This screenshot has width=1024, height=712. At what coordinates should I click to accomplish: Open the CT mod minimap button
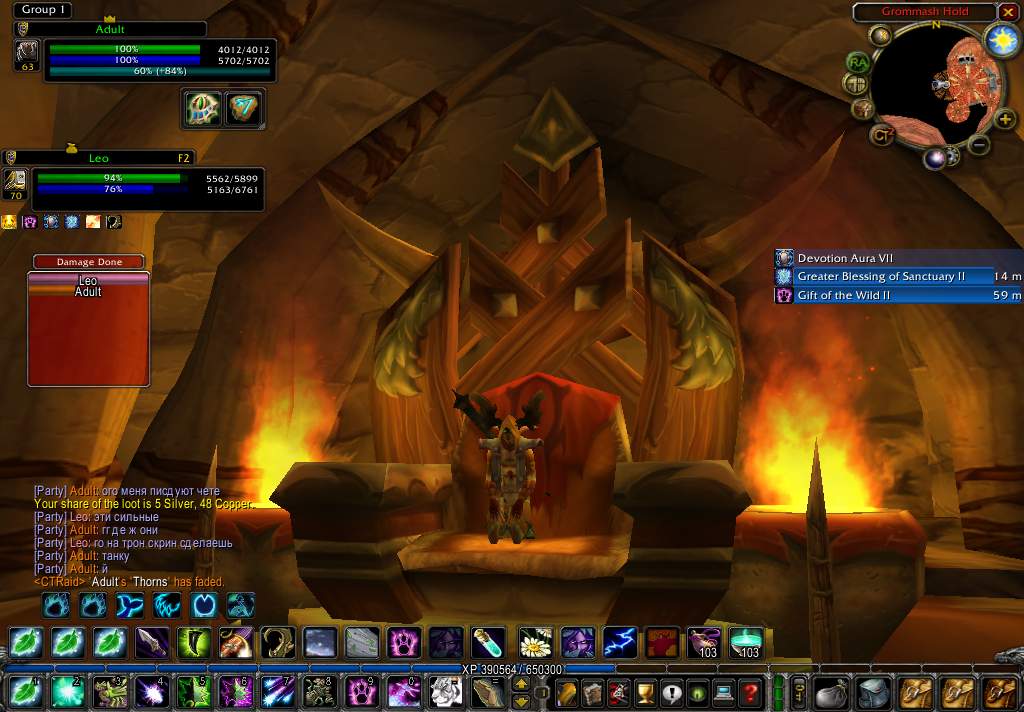[x=881, y=134]
